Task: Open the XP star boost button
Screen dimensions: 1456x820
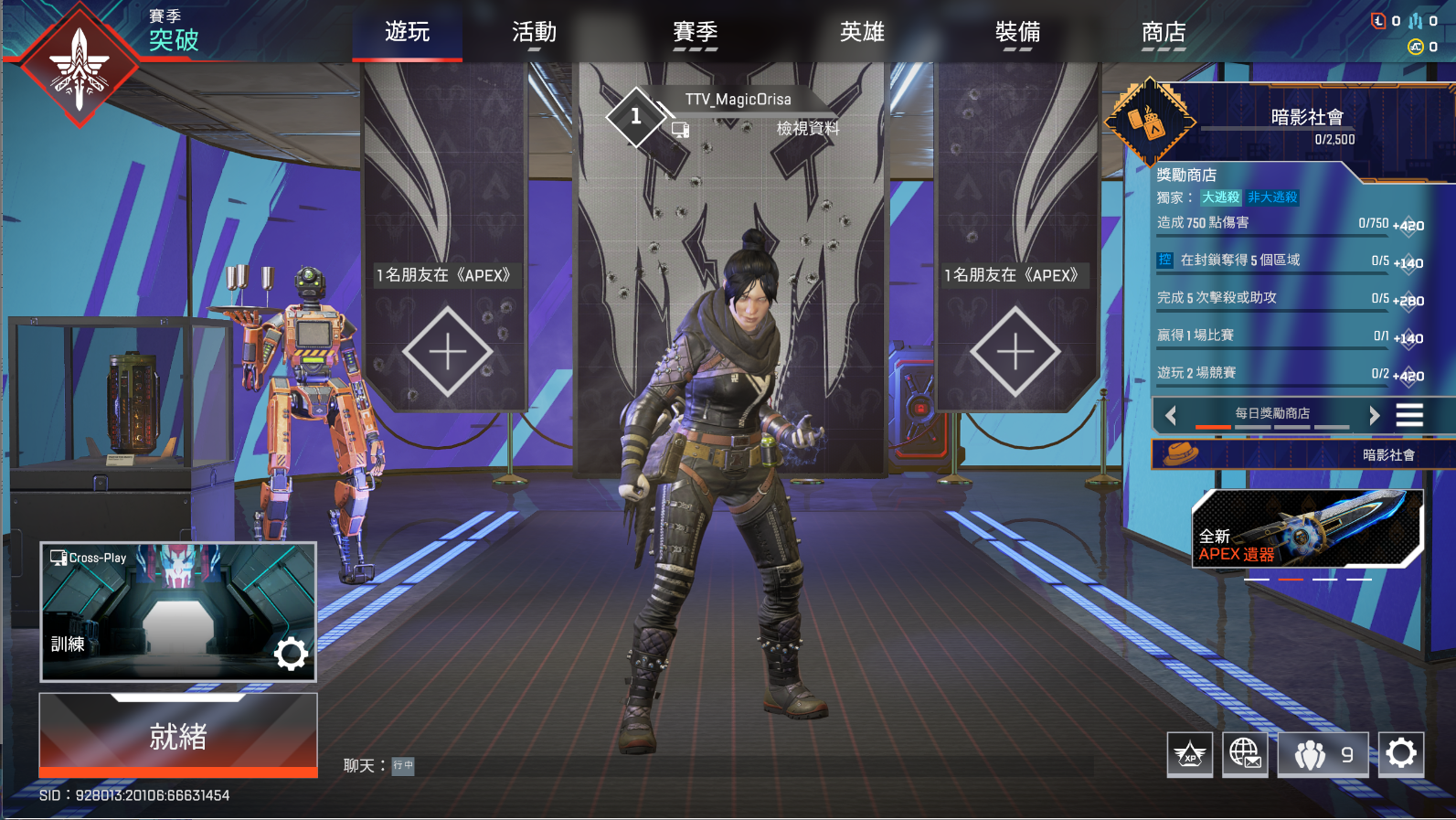Action: pyautogui.click(x=1189, y=754)
